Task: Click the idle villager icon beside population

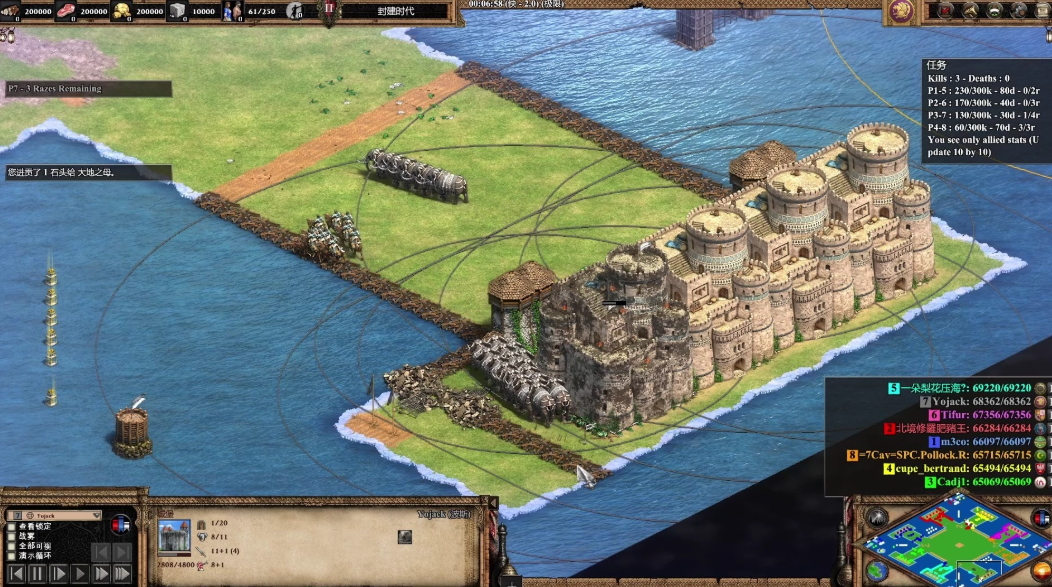Action: 295,11
